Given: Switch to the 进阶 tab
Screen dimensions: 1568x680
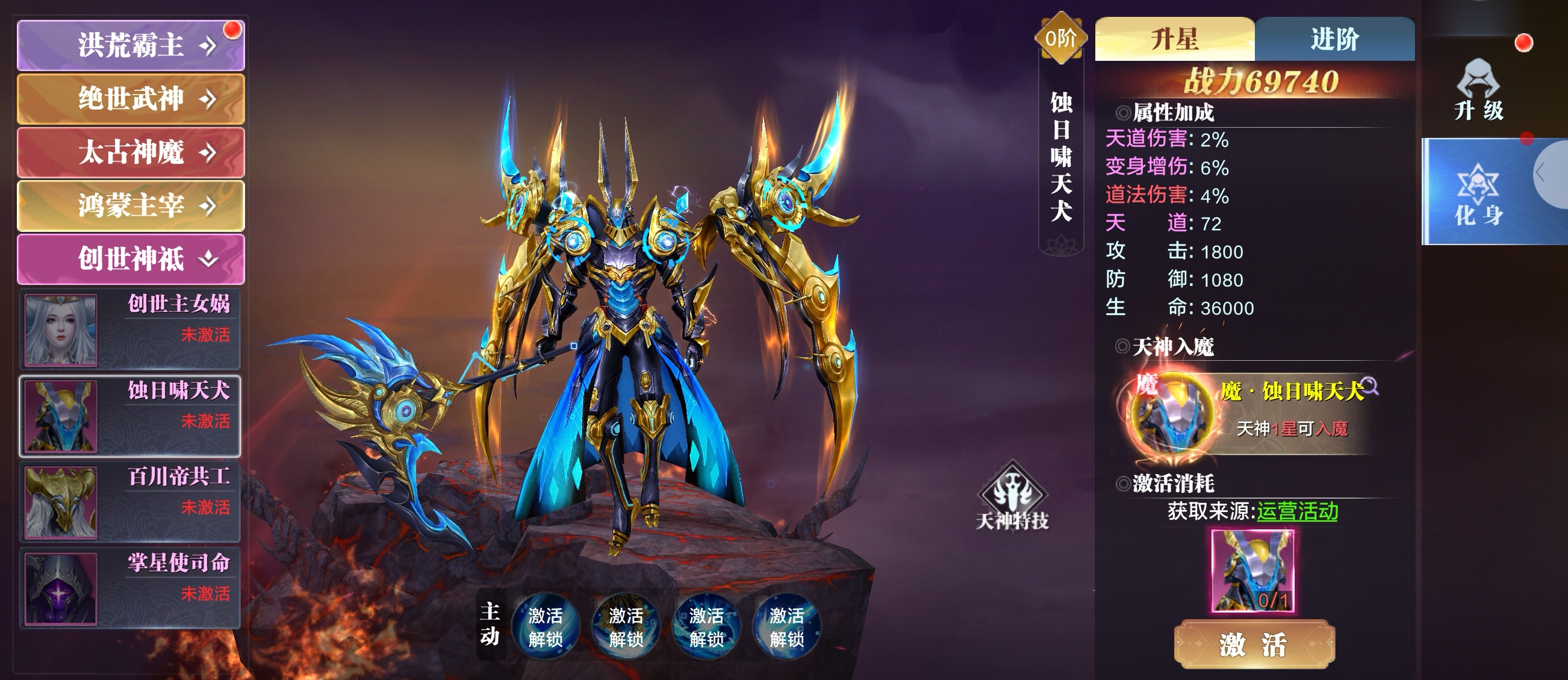Looking at the screenshot, I should (x=1334, y=40).
